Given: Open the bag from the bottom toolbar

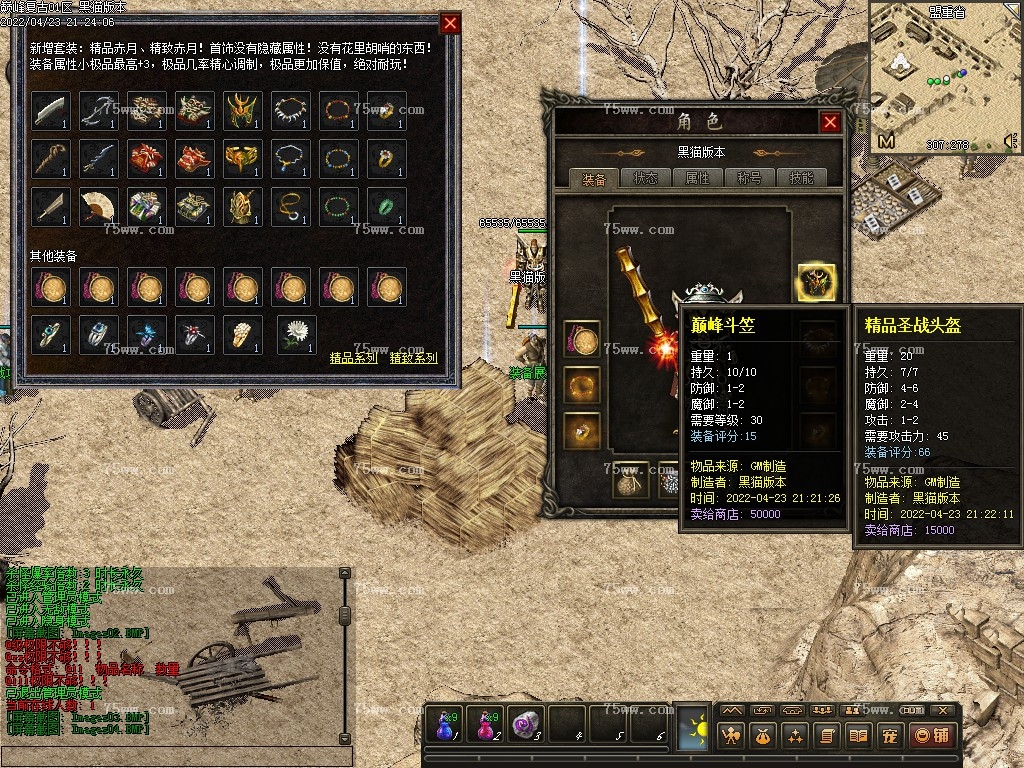Looking at the screenshot, I should [762, 736].
